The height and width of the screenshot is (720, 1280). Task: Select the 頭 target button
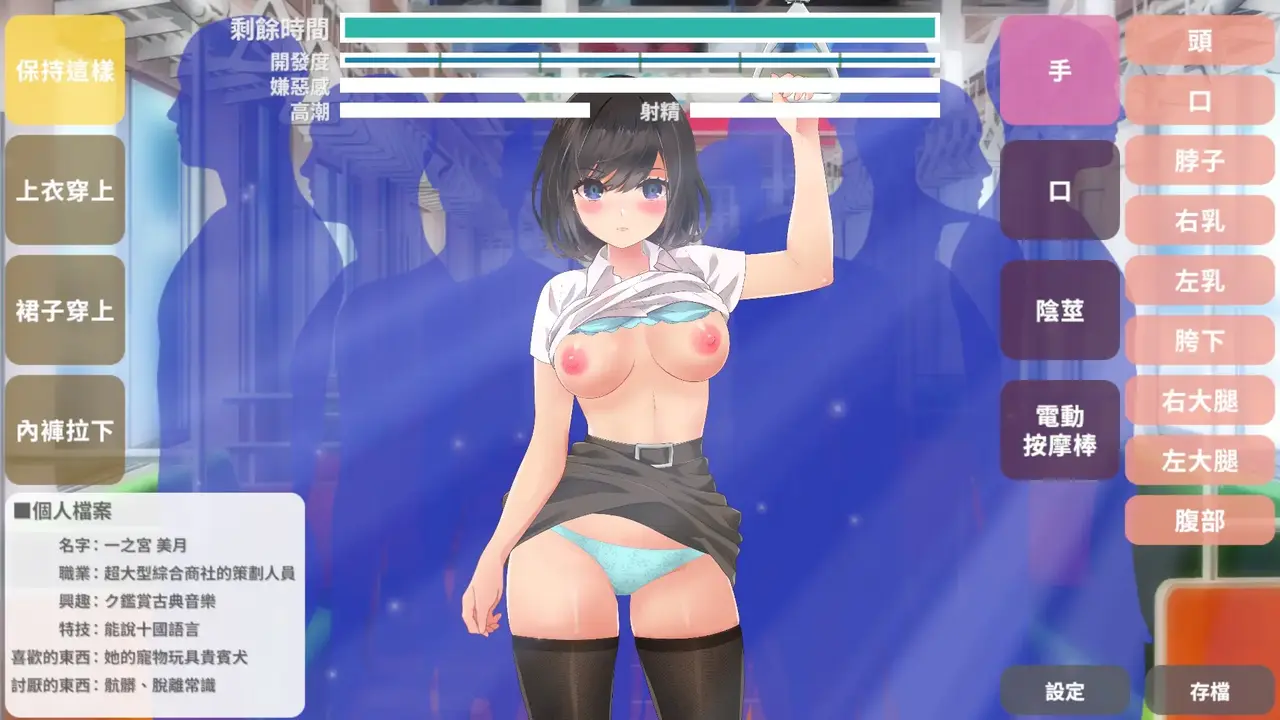1200,41
